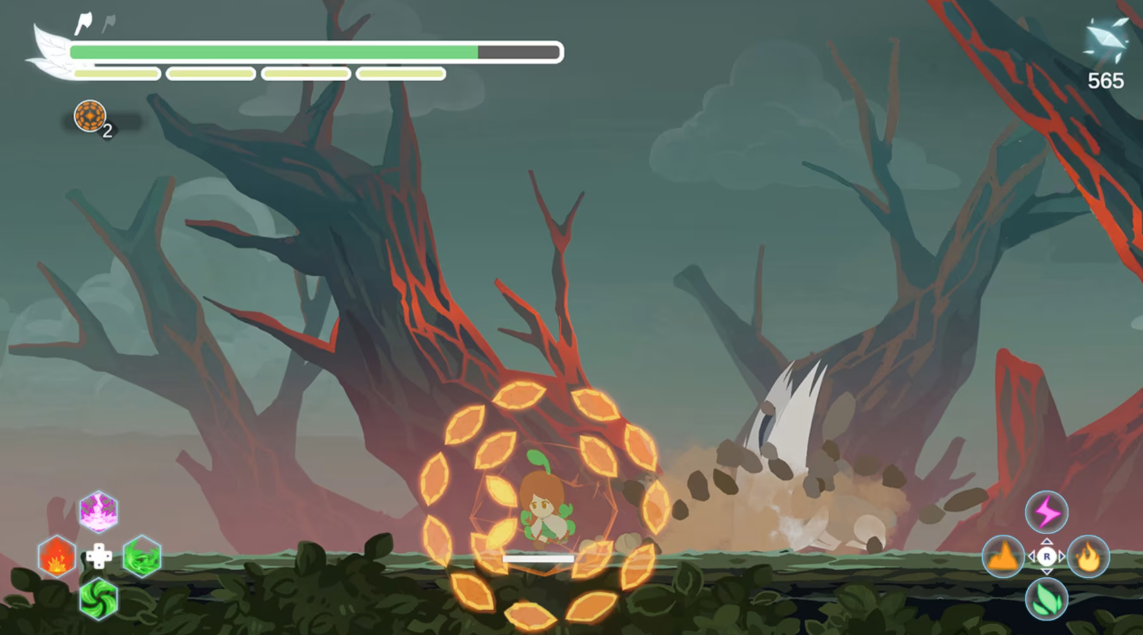Pick the orange flame element circle
This screenshot has height=635, width=1143.
tap(1088, 557)
